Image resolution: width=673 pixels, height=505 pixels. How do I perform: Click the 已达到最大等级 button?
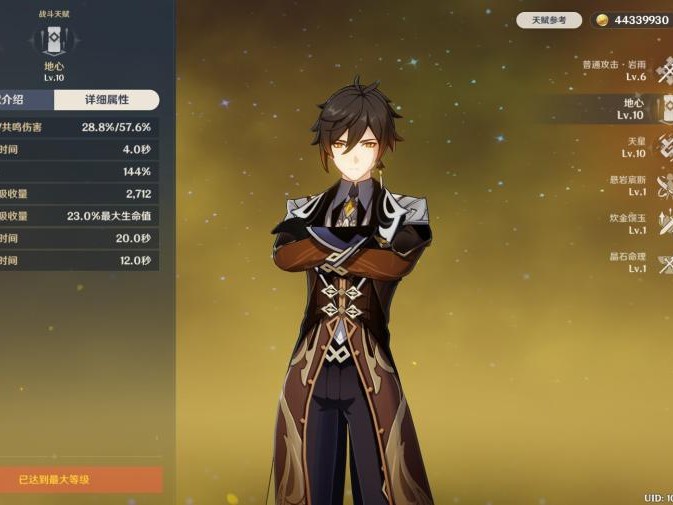click(x=80, y=480)
